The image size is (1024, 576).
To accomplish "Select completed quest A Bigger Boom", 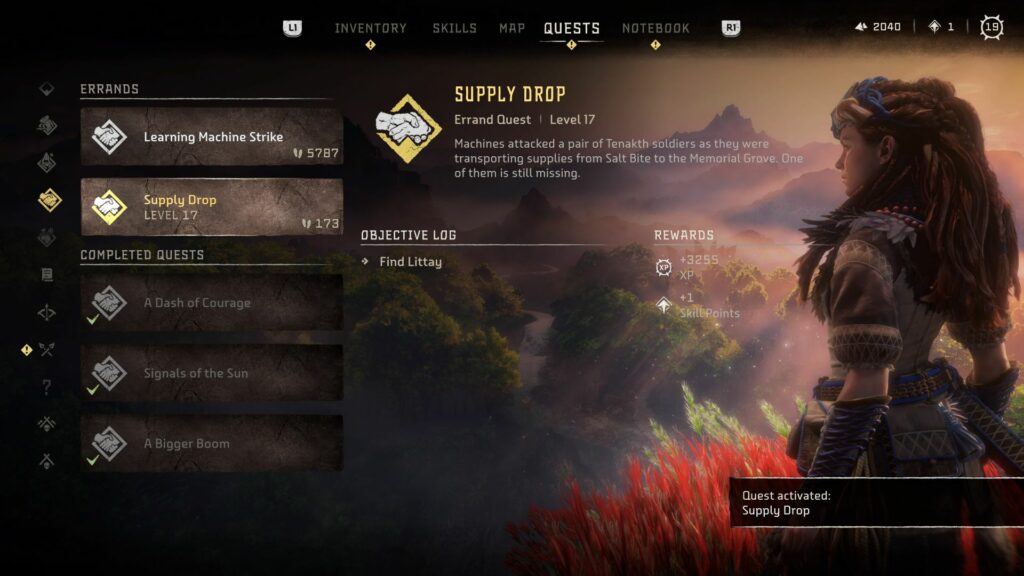I will pos(212,444).
